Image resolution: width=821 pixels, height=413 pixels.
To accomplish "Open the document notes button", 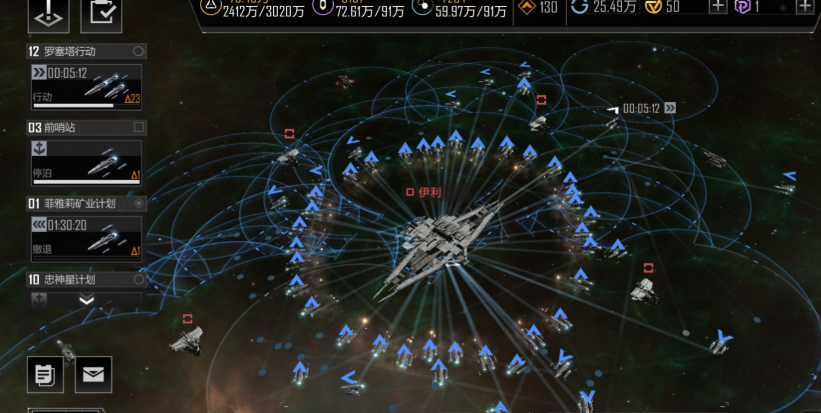I will pyautogui.click(x=46, y=374).
